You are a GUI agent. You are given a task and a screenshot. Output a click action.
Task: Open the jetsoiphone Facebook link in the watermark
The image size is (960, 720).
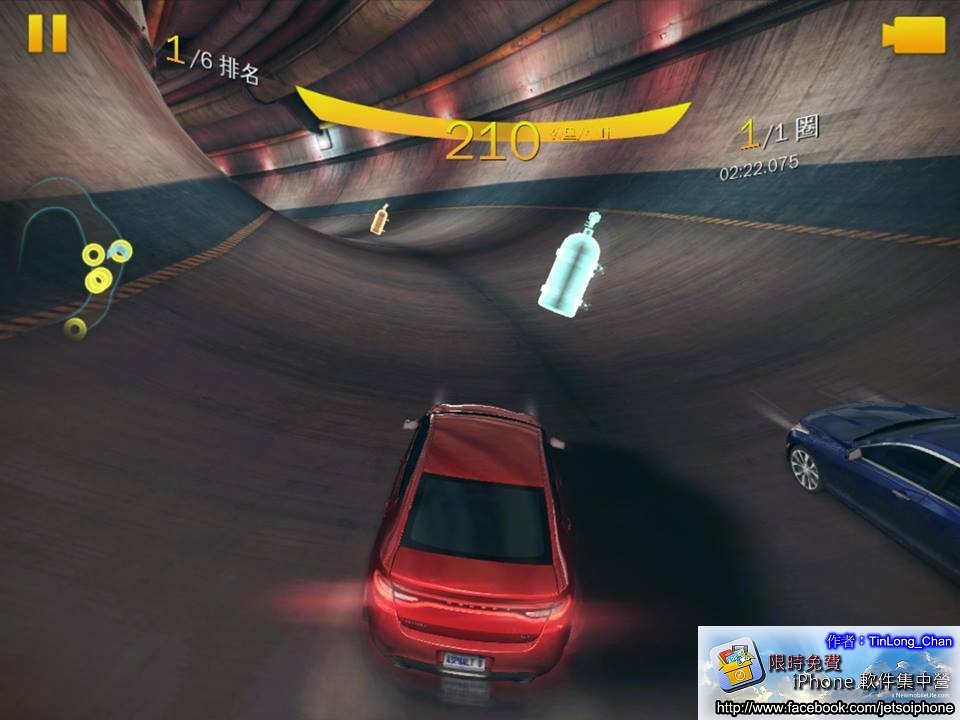pos(834,708)
